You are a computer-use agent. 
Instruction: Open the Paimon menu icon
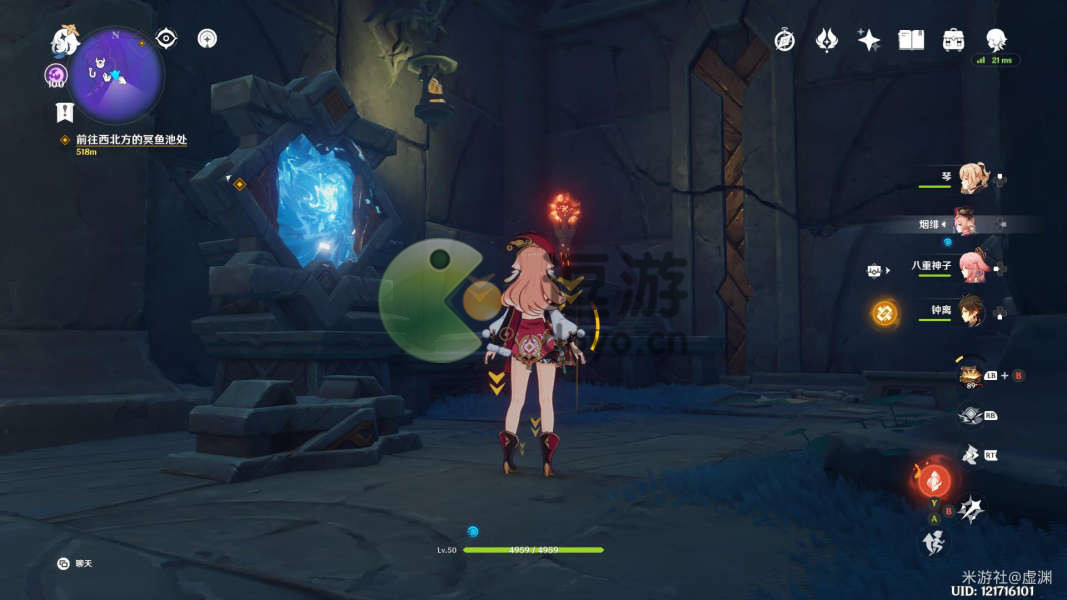[x=66, y=40]
